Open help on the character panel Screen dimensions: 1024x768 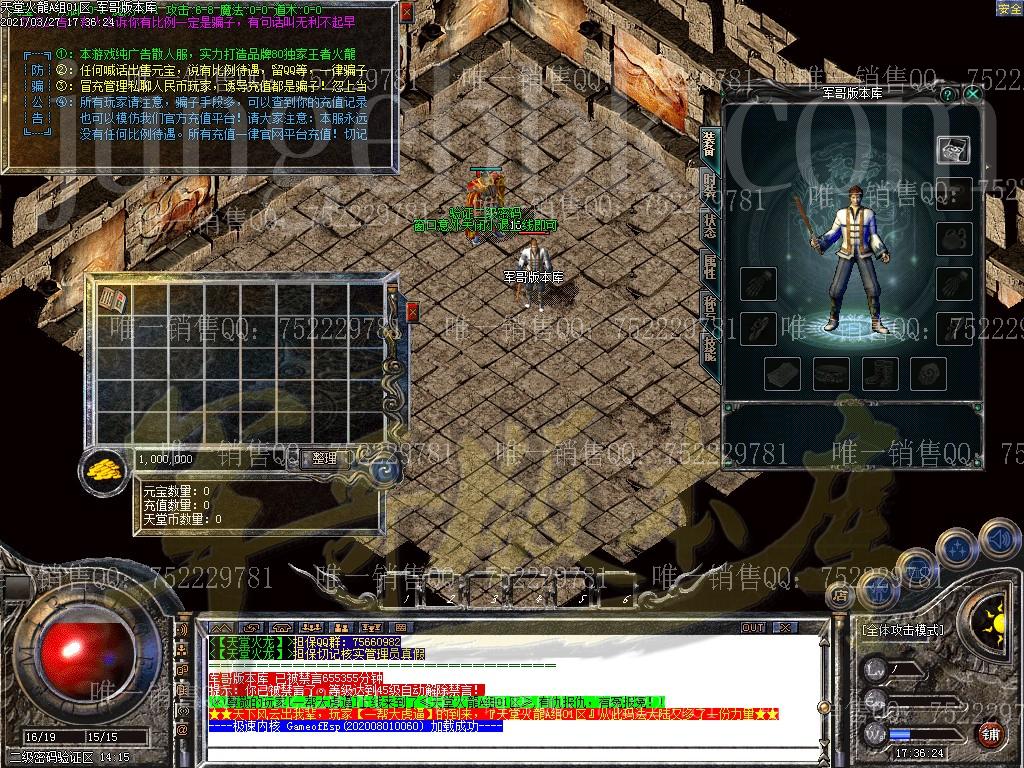click(948, 93)
